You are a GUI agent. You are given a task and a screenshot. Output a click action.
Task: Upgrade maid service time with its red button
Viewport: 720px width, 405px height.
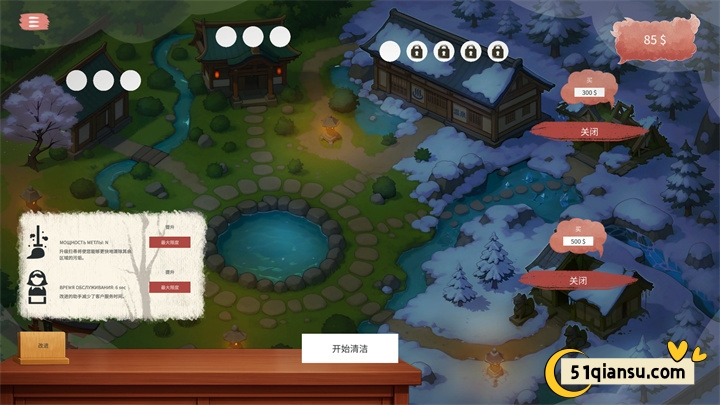(x=169, y=287)
